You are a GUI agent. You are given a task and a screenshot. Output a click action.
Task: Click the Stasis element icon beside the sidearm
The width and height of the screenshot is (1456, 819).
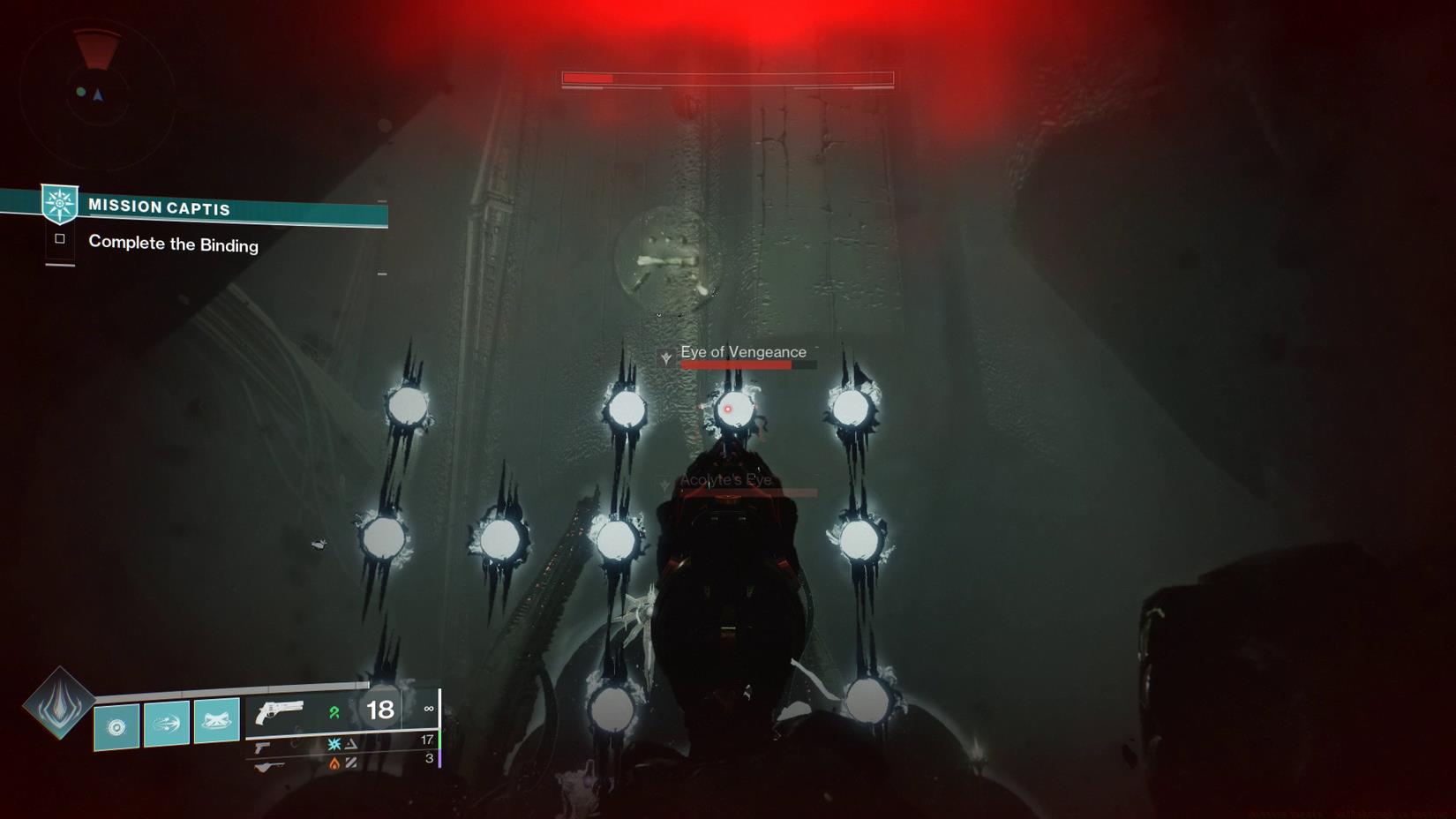click(x=334, y=744)
